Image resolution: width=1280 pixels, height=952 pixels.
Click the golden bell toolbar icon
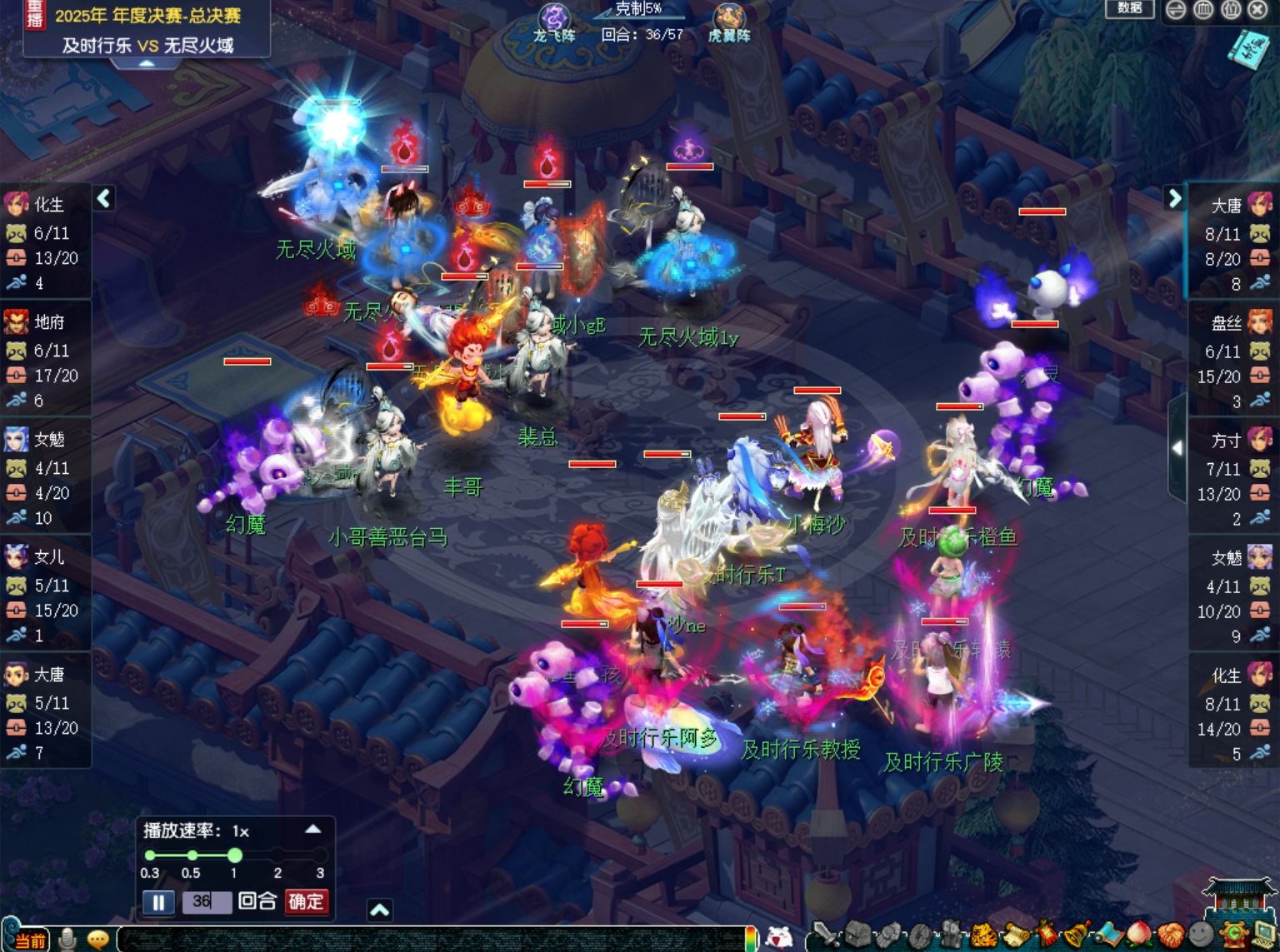pos(1077,935)
